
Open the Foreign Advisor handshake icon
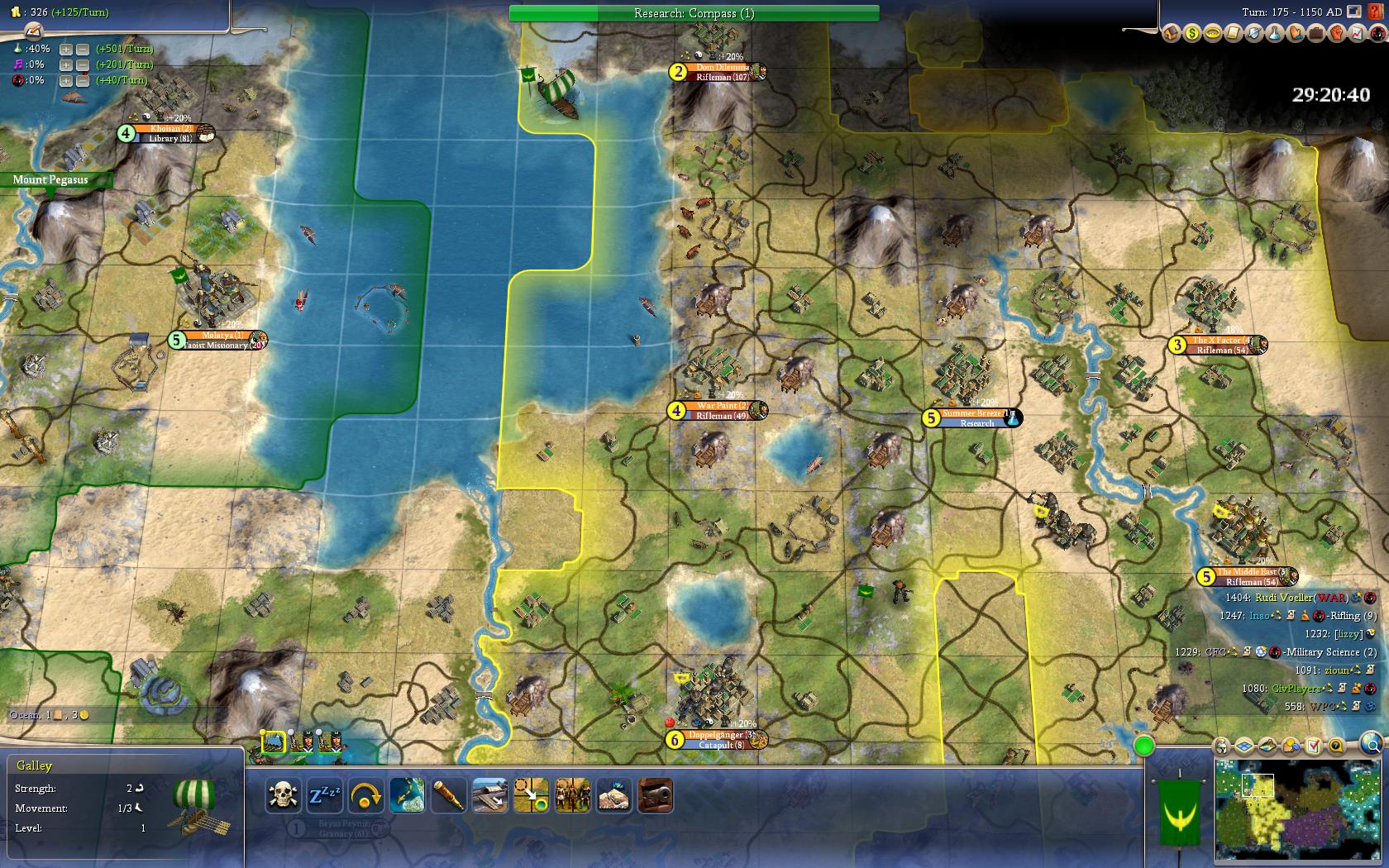tap(1296, 33)
